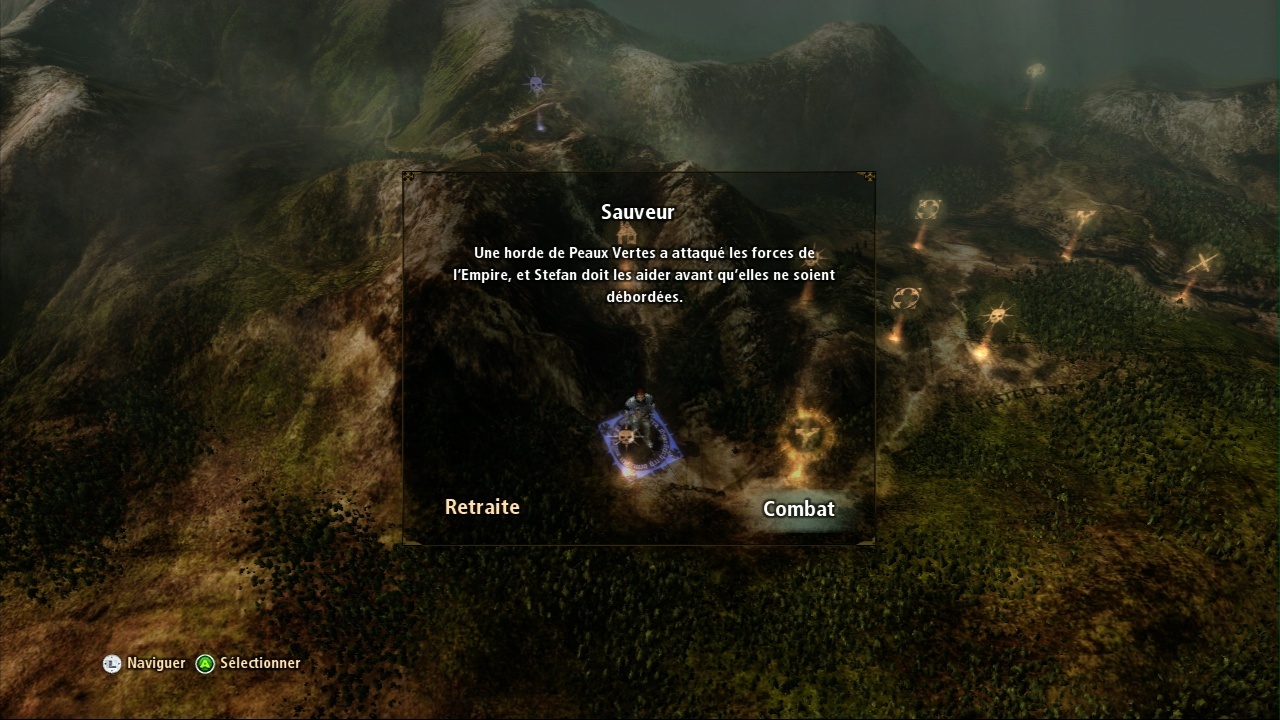Select Combat to start the battle
The image size is (1280, 720).
[x=798, y=509]
